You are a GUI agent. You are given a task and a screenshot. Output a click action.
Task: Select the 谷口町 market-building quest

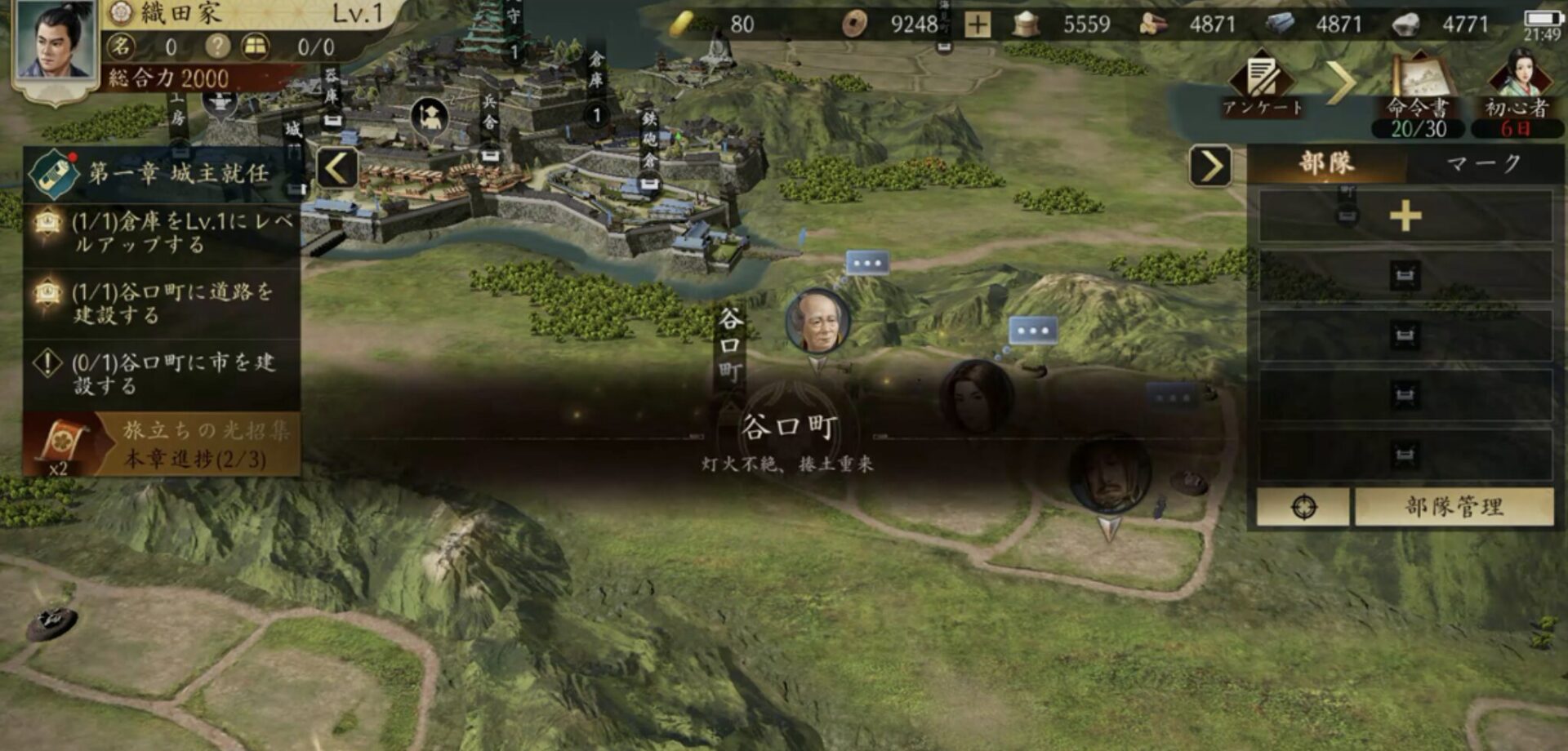coord(163,374)
